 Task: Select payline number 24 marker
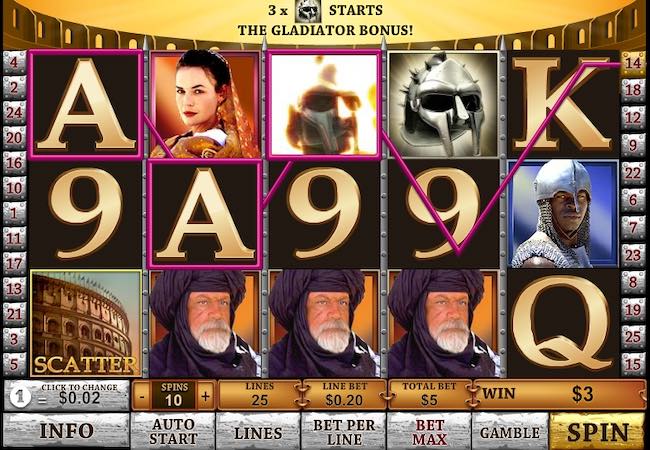coord(14,112)
